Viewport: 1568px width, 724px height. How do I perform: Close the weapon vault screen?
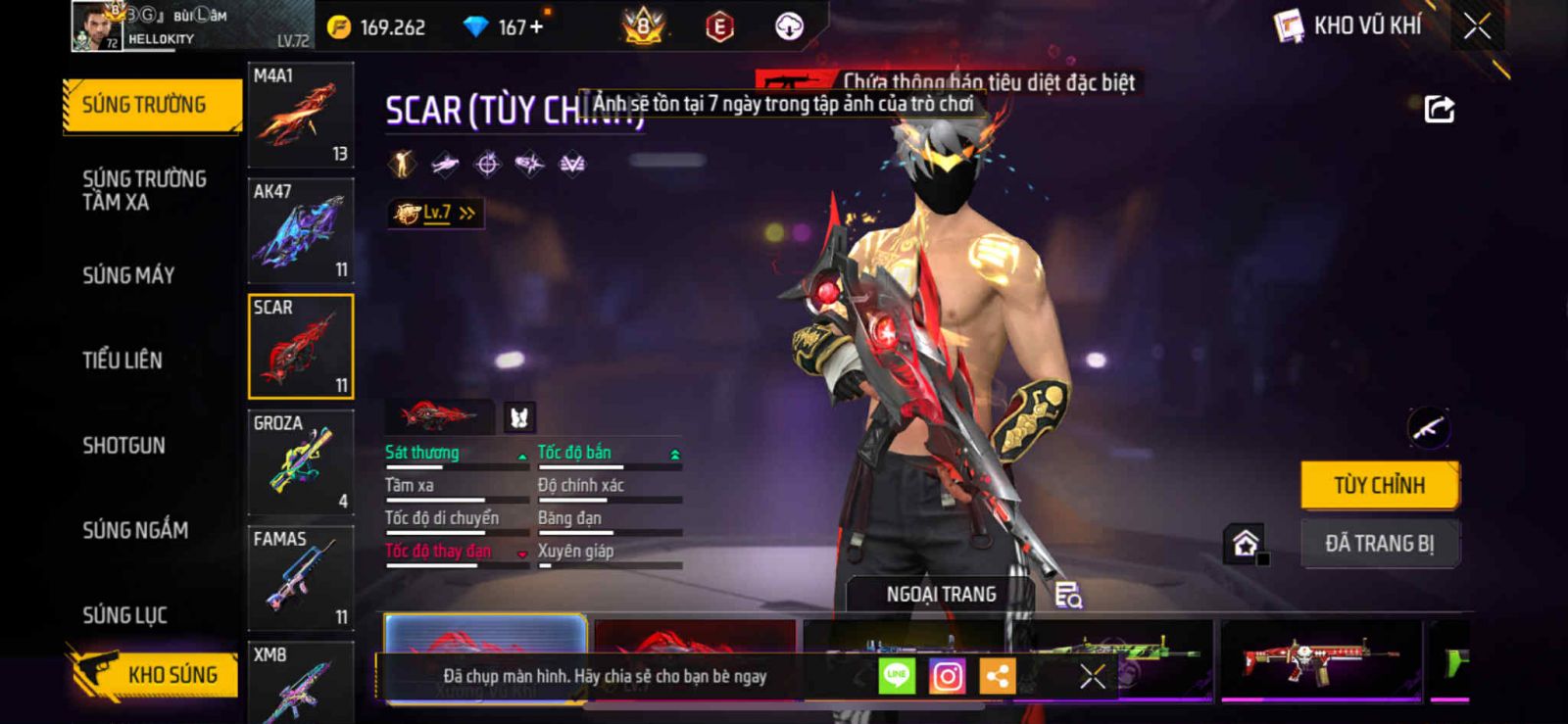coord(1477,26)
